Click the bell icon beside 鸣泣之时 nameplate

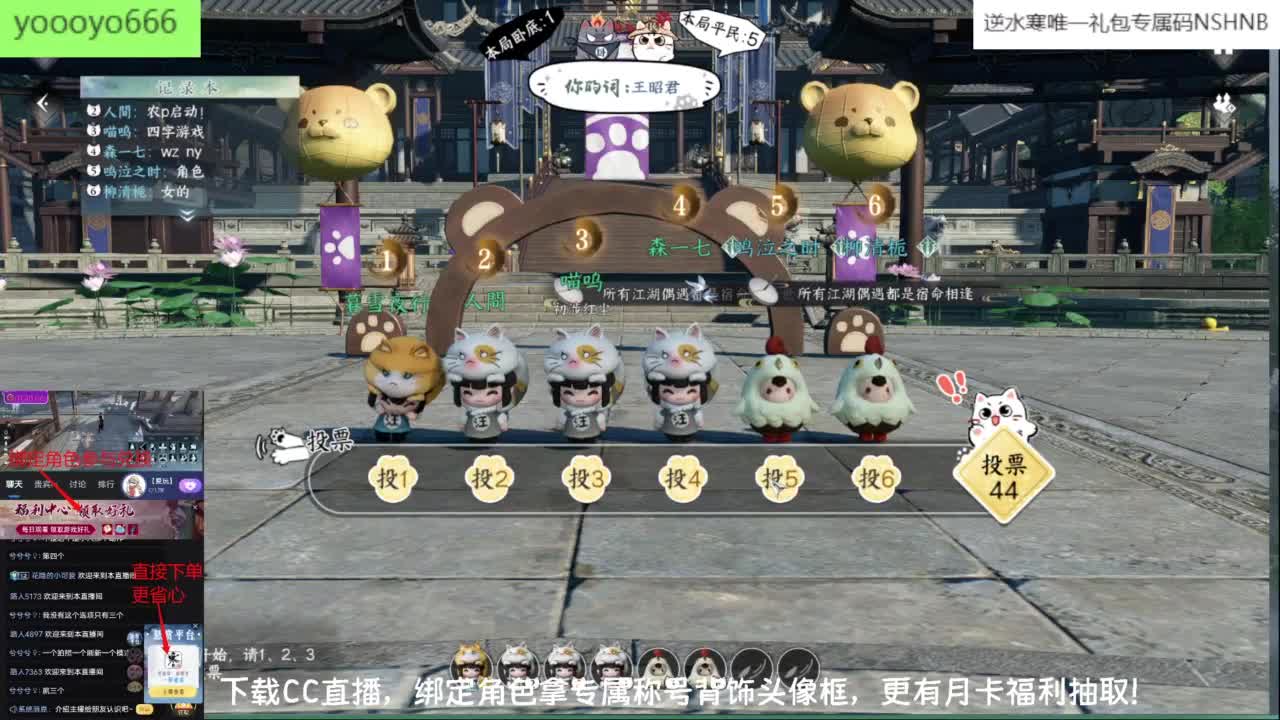point(733,246)
